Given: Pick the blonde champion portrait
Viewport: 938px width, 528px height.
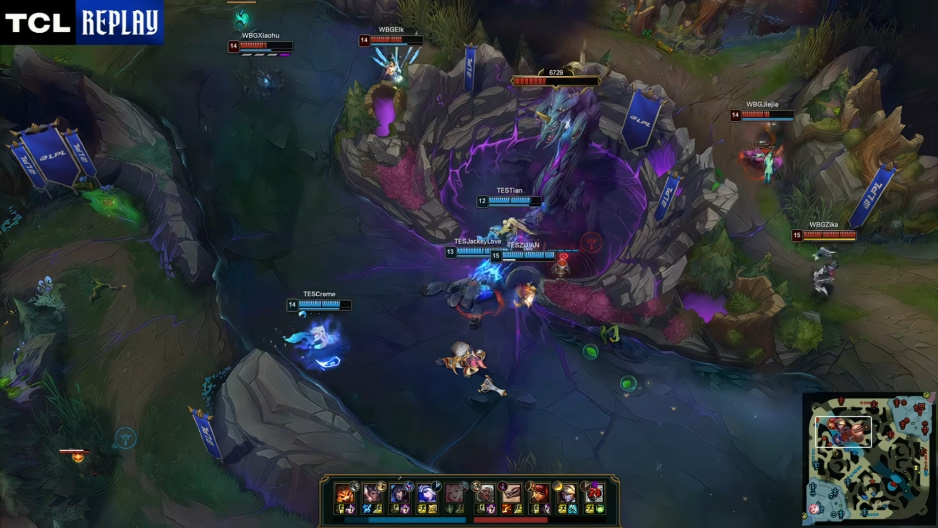Looking at the screenshot, I should (x=566, y=493).
